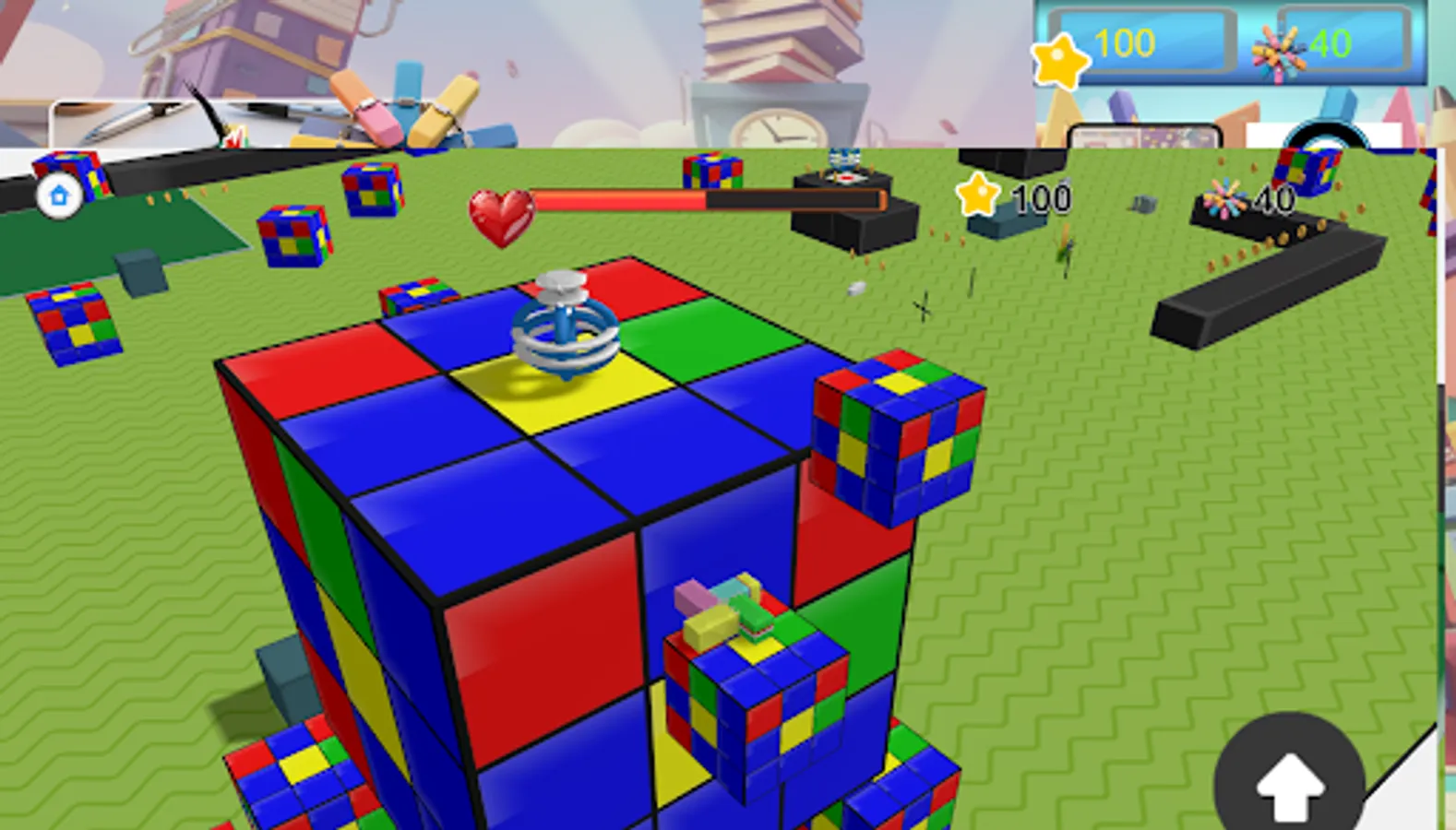Click the 40 label on the black ramp
Image resolution: width=1456 pixels, height=830 pixels.
pyautogui.click(x=1276, y=199)
